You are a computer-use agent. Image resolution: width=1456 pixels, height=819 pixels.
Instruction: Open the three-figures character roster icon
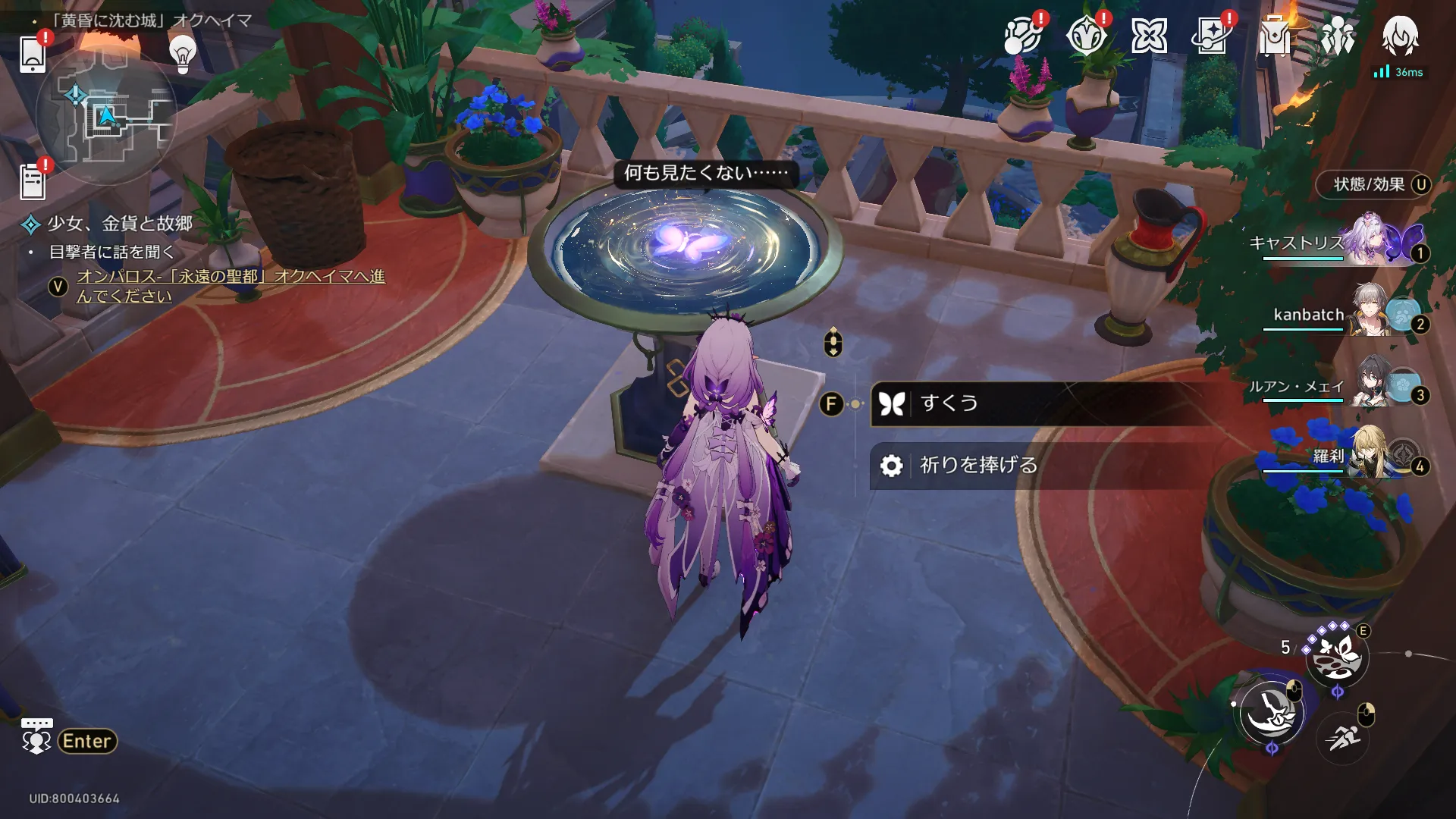tap(1337, 36)
